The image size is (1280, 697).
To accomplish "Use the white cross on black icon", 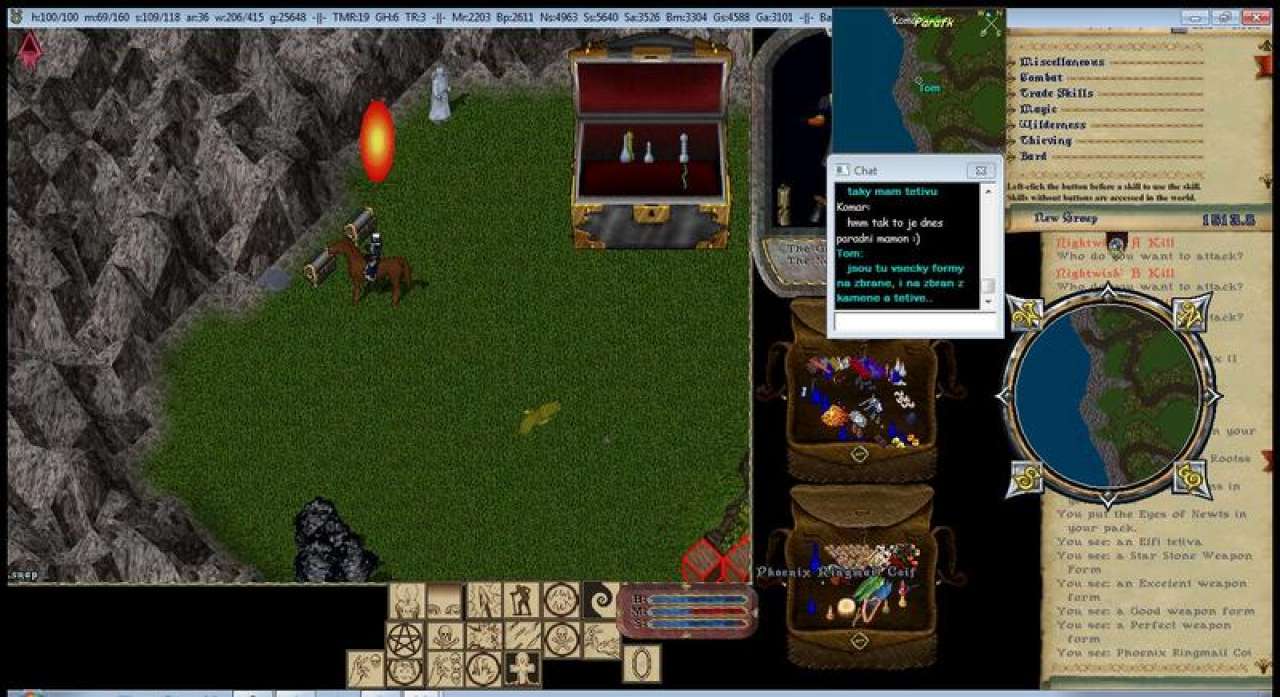I will pyautogui.click(x=521, y=668).
